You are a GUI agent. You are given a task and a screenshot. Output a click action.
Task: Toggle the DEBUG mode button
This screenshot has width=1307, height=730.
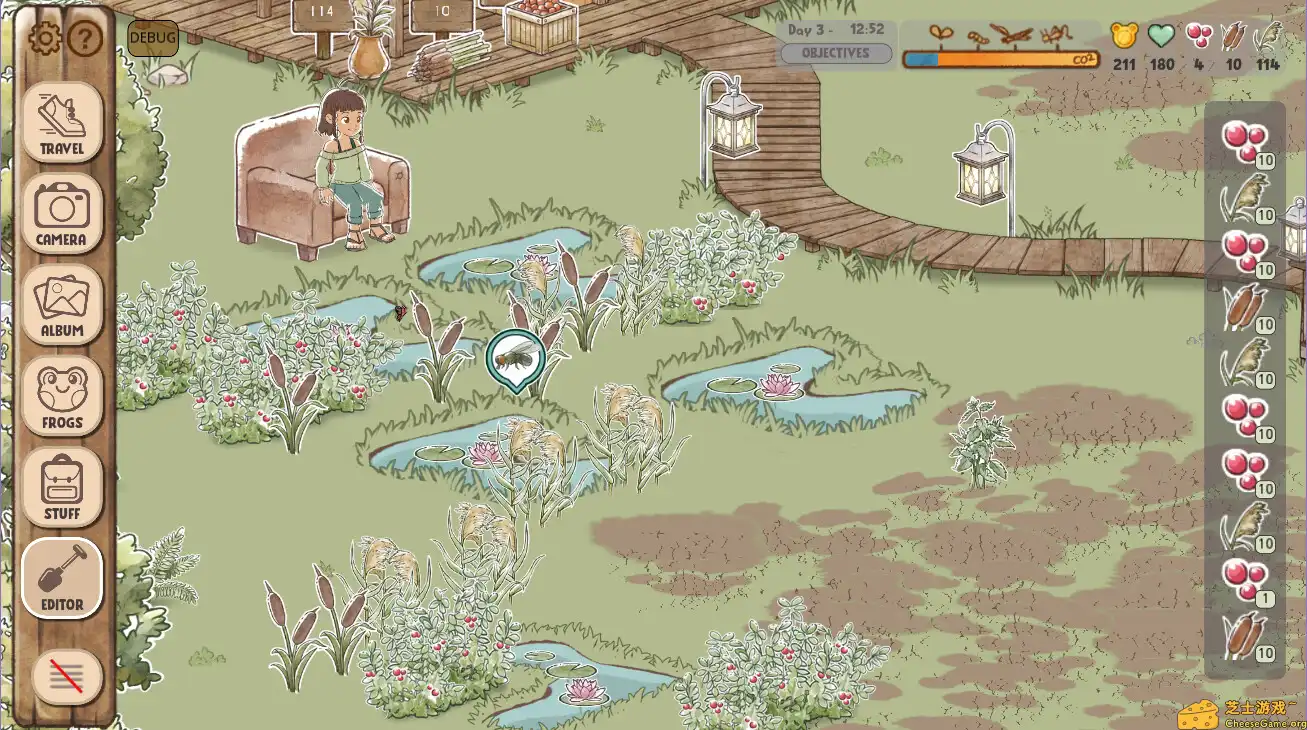(x=152, y=38)
